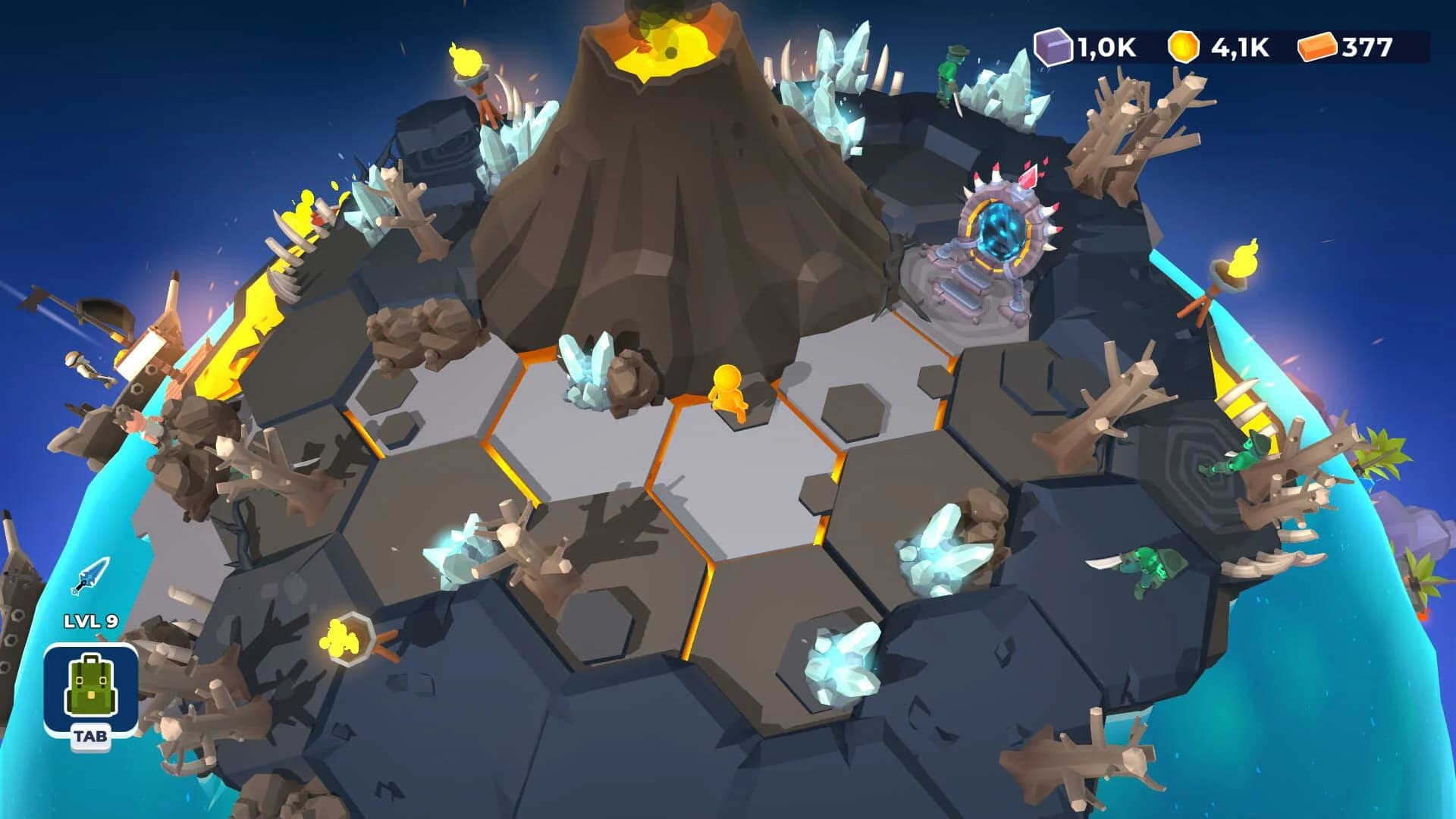Click the gold coin currency icon

coord(1182,47)
